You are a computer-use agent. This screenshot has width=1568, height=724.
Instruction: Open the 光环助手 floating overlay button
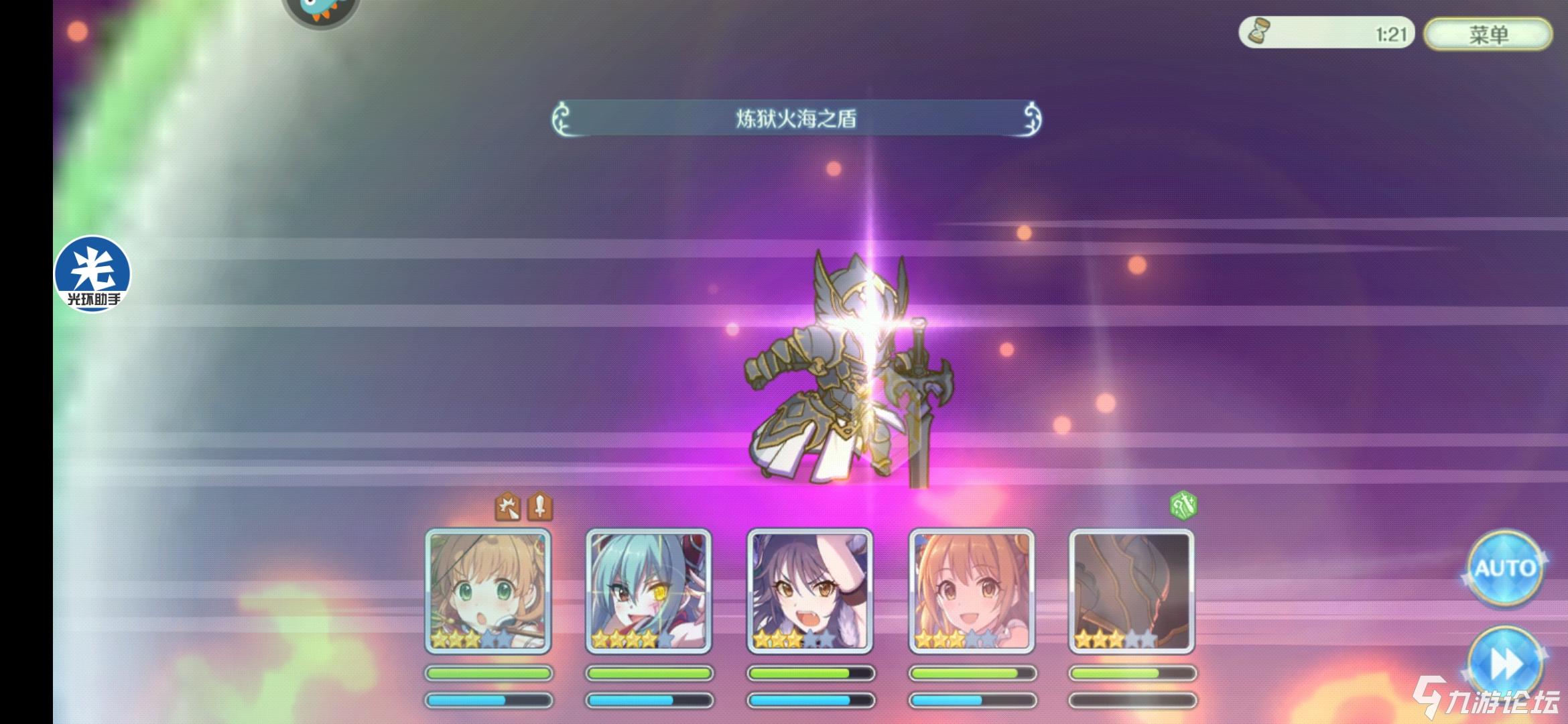tap(92, 274)
